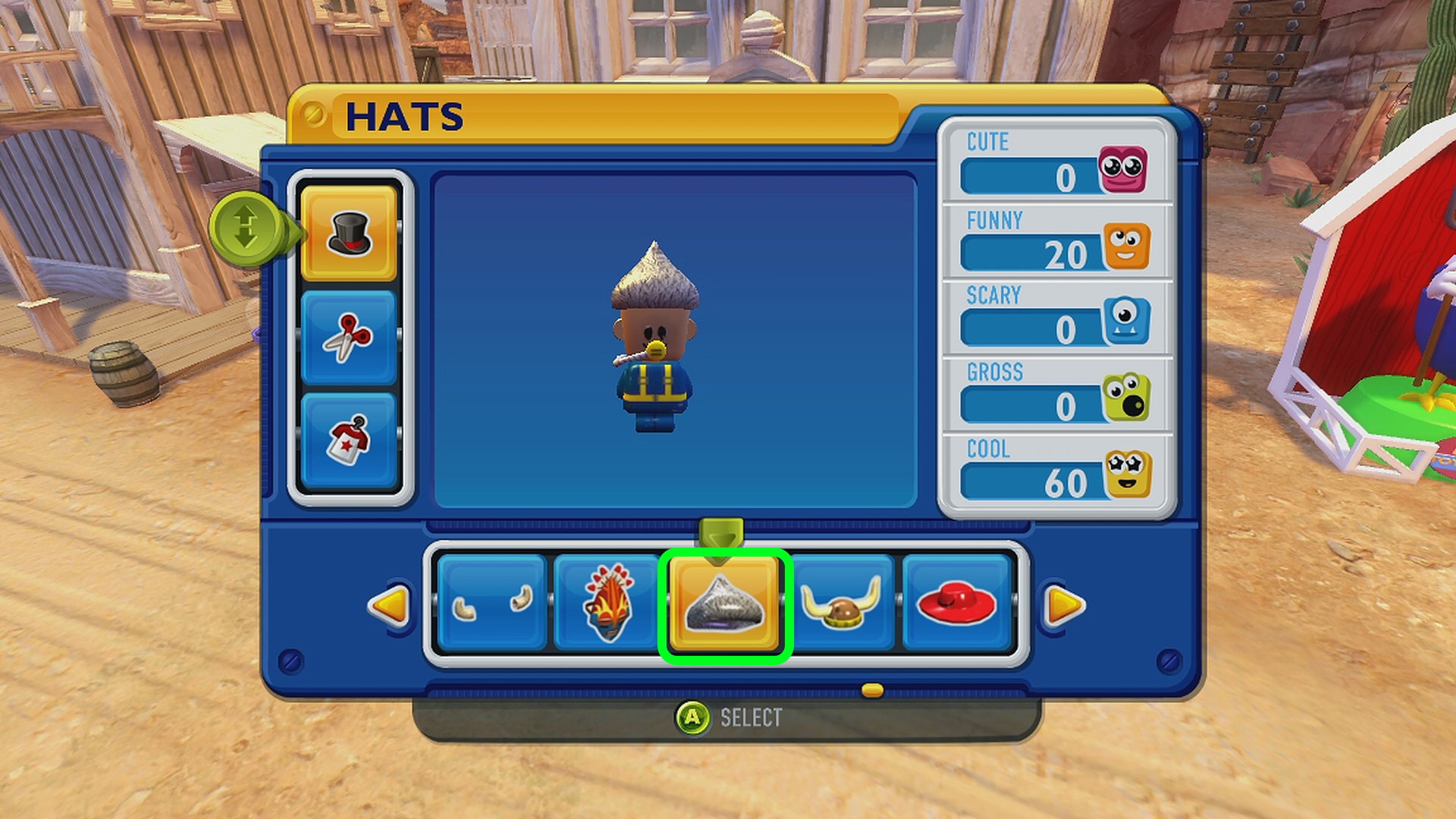Image resolution: width=1456 pixels, height=819 pixels.
Task: Show previous hats with left arrow
Action: [x=389, y=605]
